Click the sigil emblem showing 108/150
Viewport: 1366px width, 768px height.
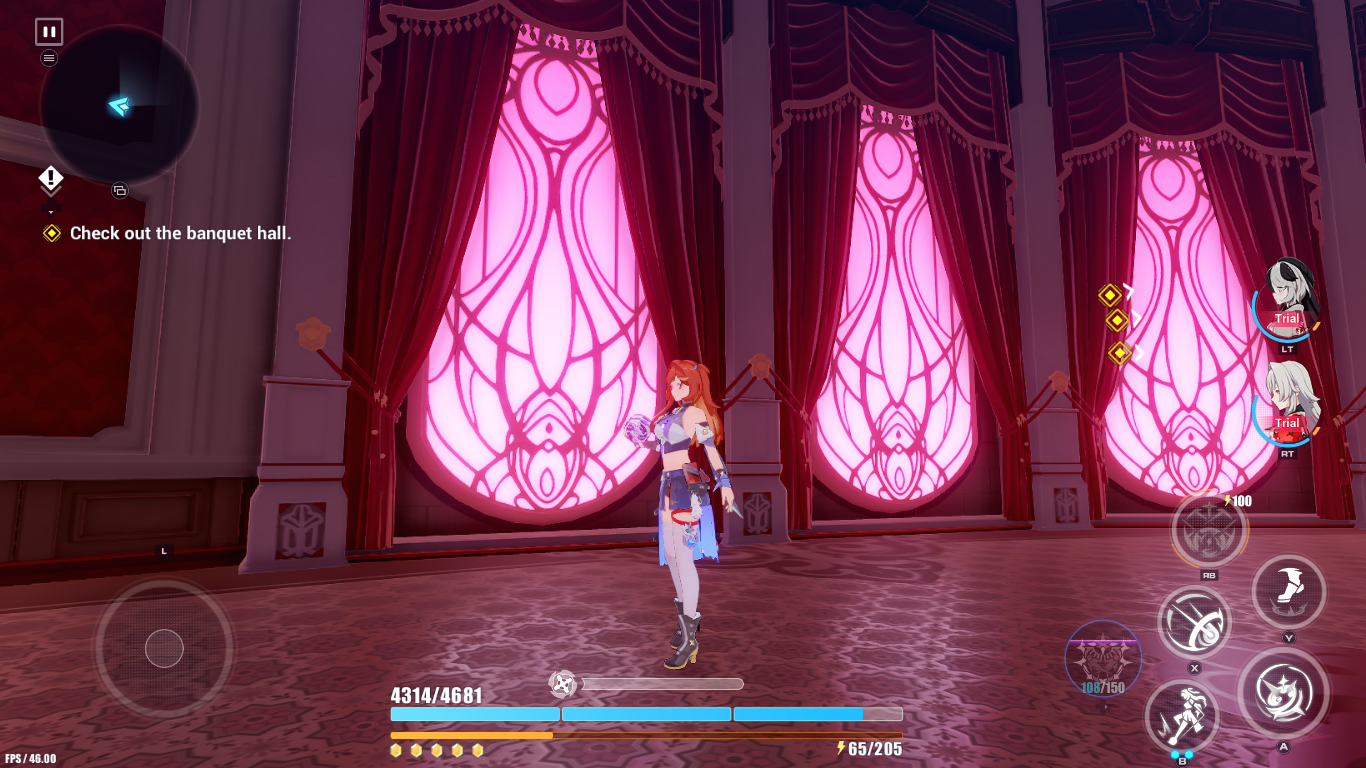click(1105, 660)
